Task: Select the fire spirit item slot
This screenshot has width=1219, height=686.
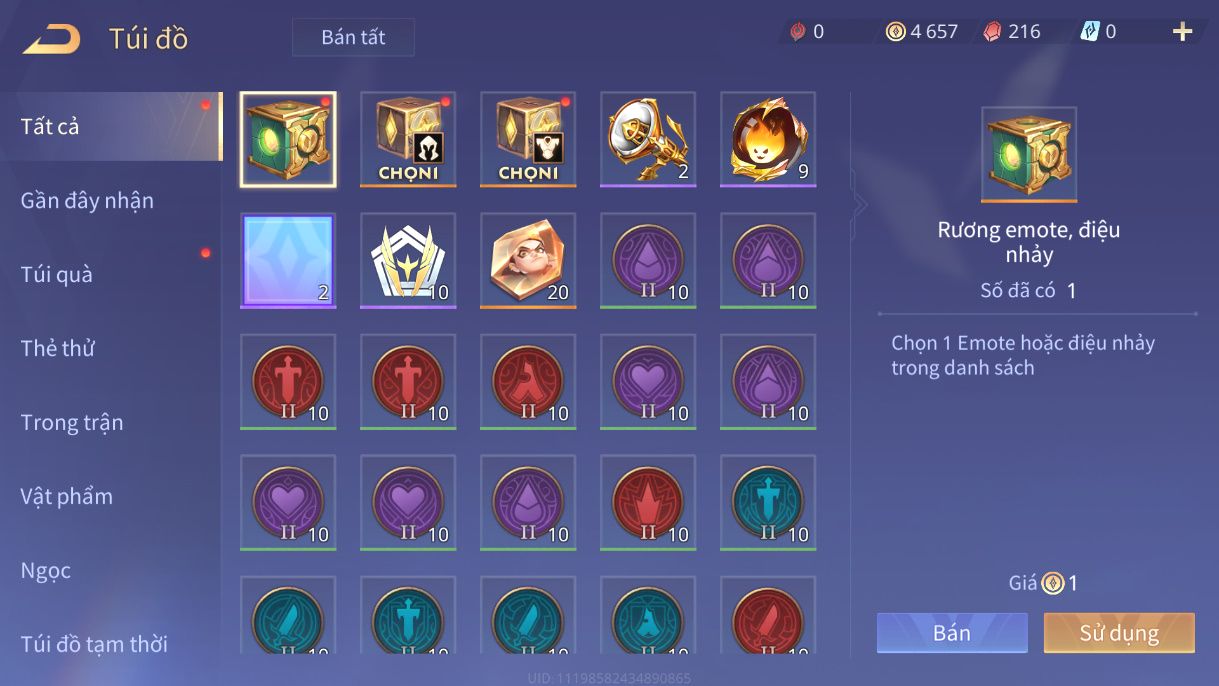Action: point(768,140)
